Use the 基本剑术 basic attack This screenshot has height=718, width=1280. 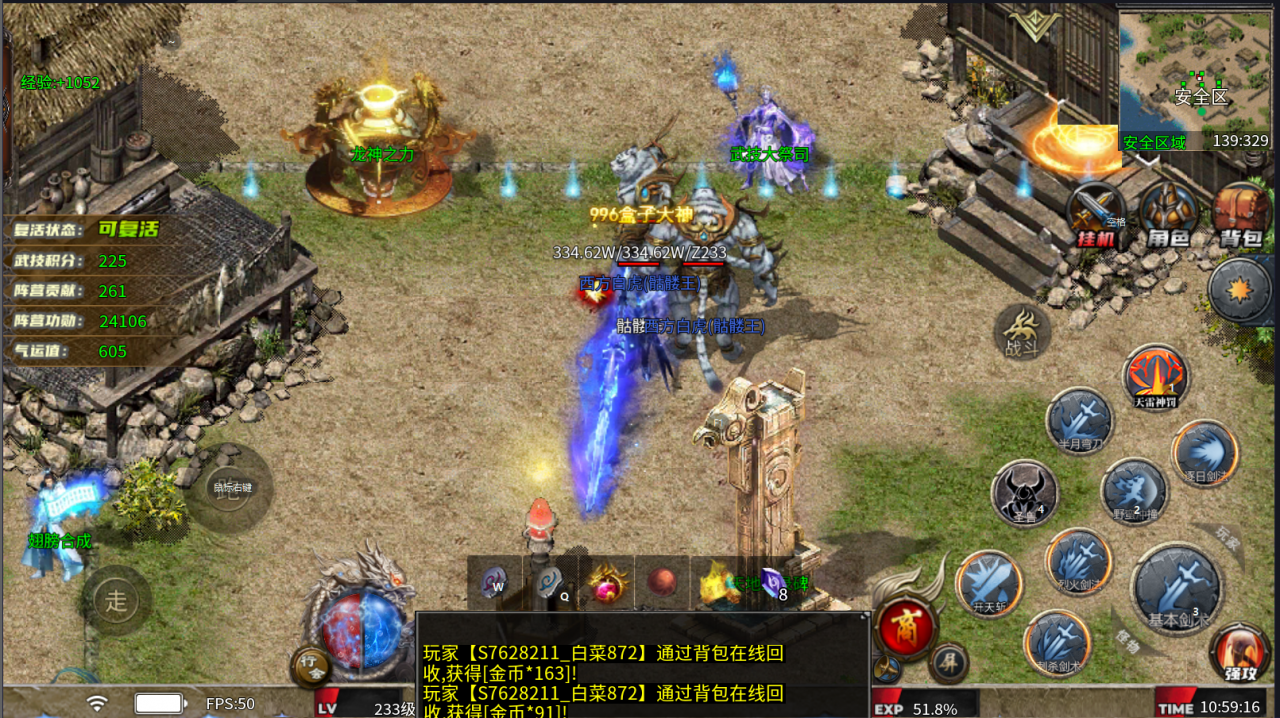pos(1175,589)
